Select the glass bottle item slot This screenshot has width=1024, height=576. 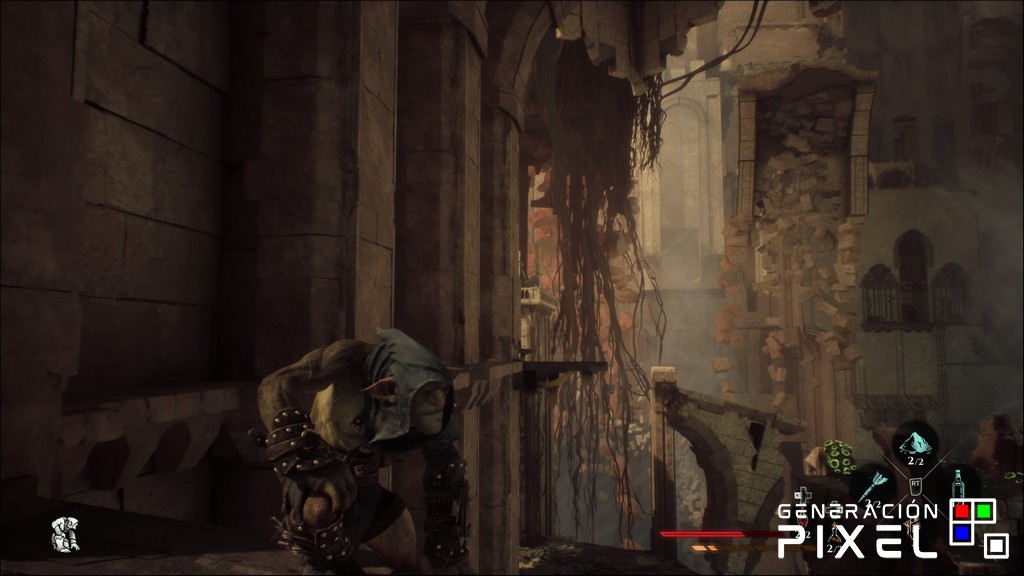point(958,485)
